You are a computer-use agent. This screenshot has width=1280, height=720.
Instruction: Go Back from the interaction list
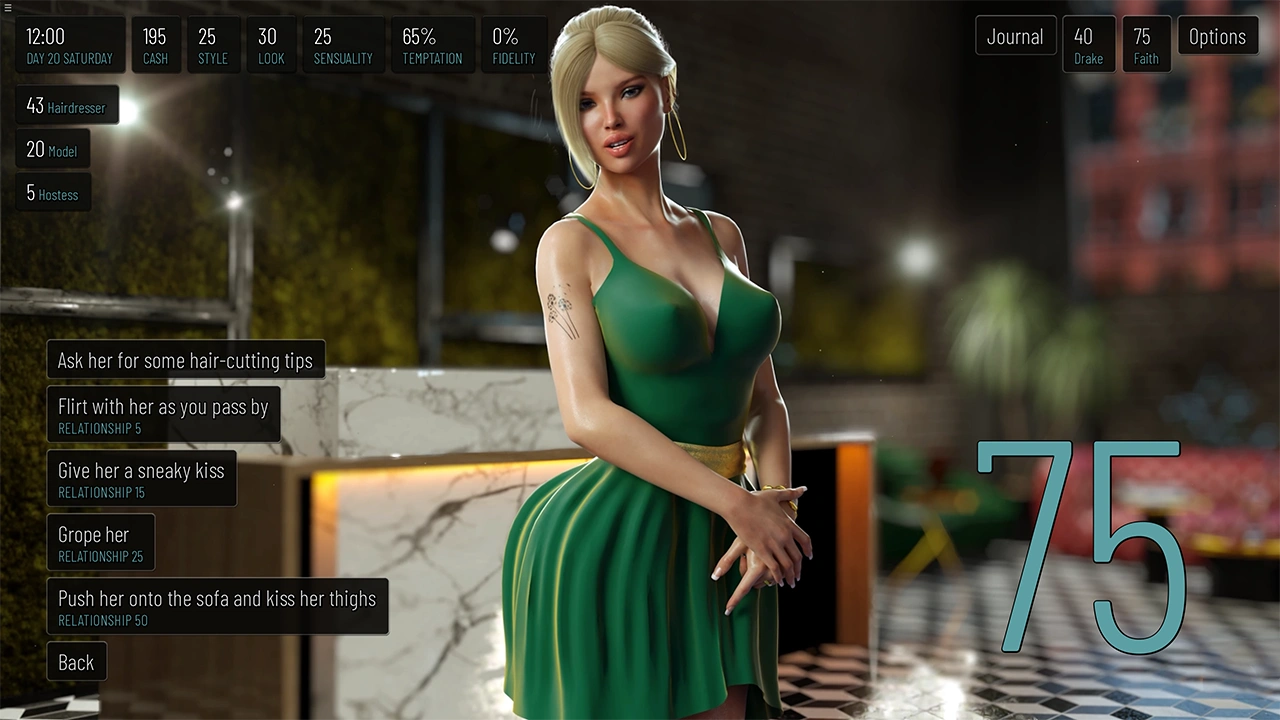[x=76, y=662]
